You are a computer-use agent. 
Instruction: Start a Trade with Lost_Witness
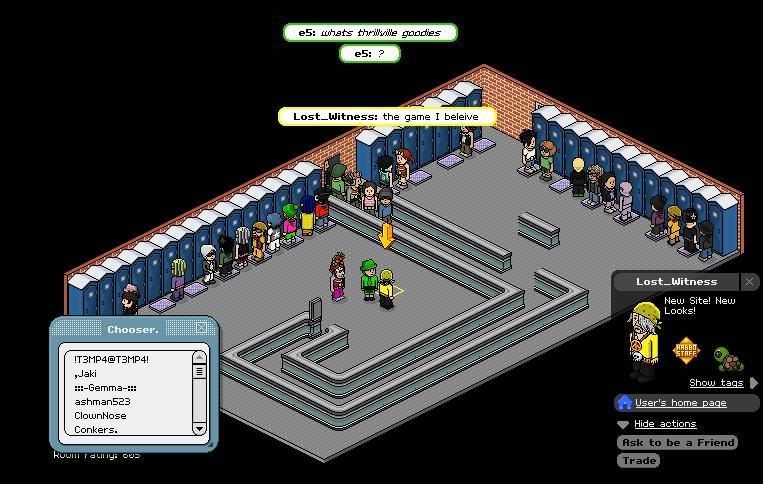tap(638, 460)
